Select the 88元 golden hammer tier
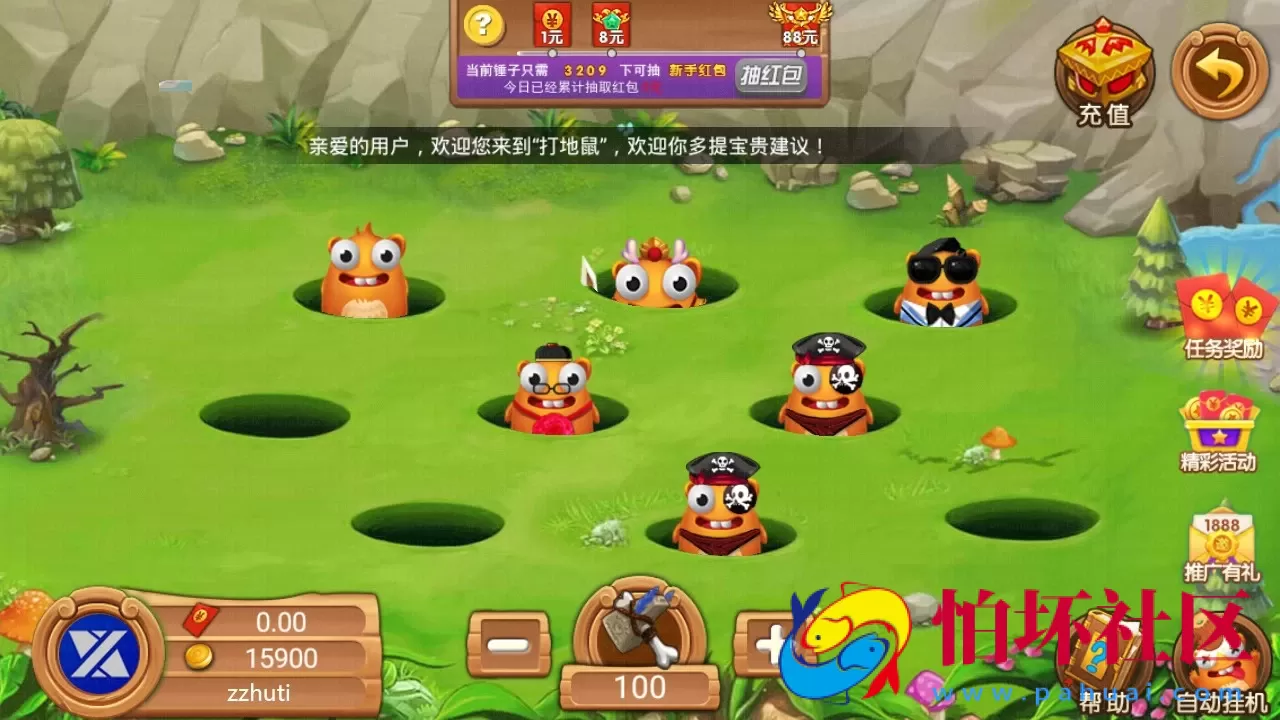 tap(800, 25)
